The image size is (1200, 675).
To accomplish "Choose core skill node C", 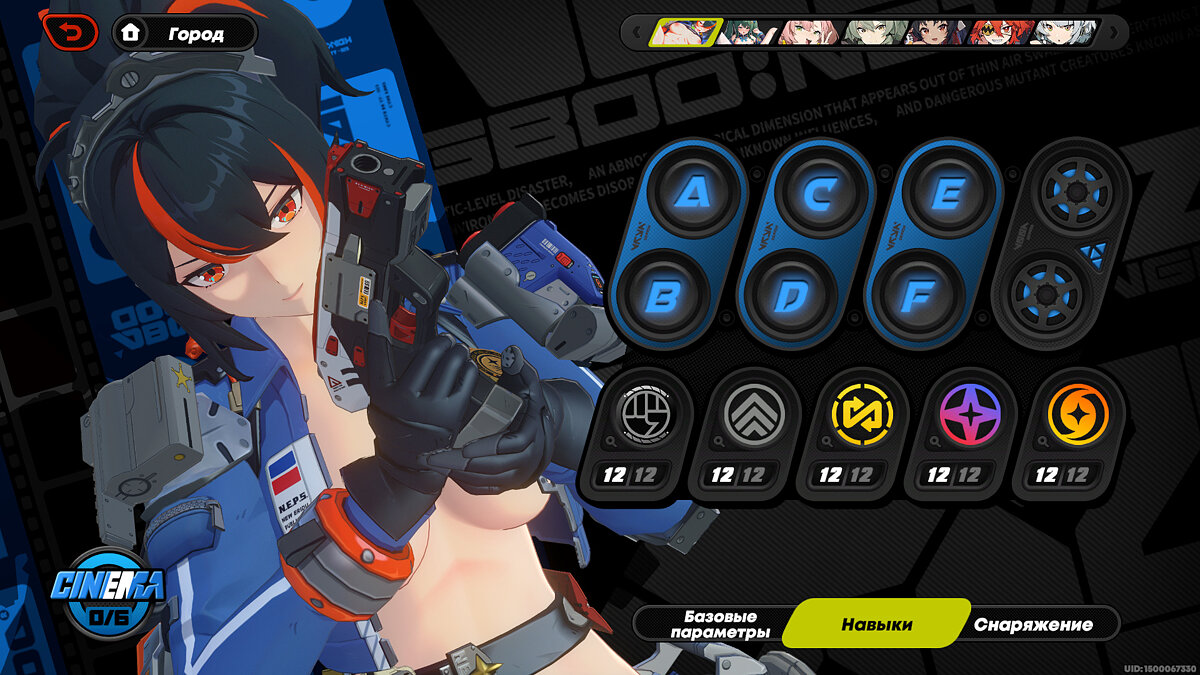I will click(822, 193).
